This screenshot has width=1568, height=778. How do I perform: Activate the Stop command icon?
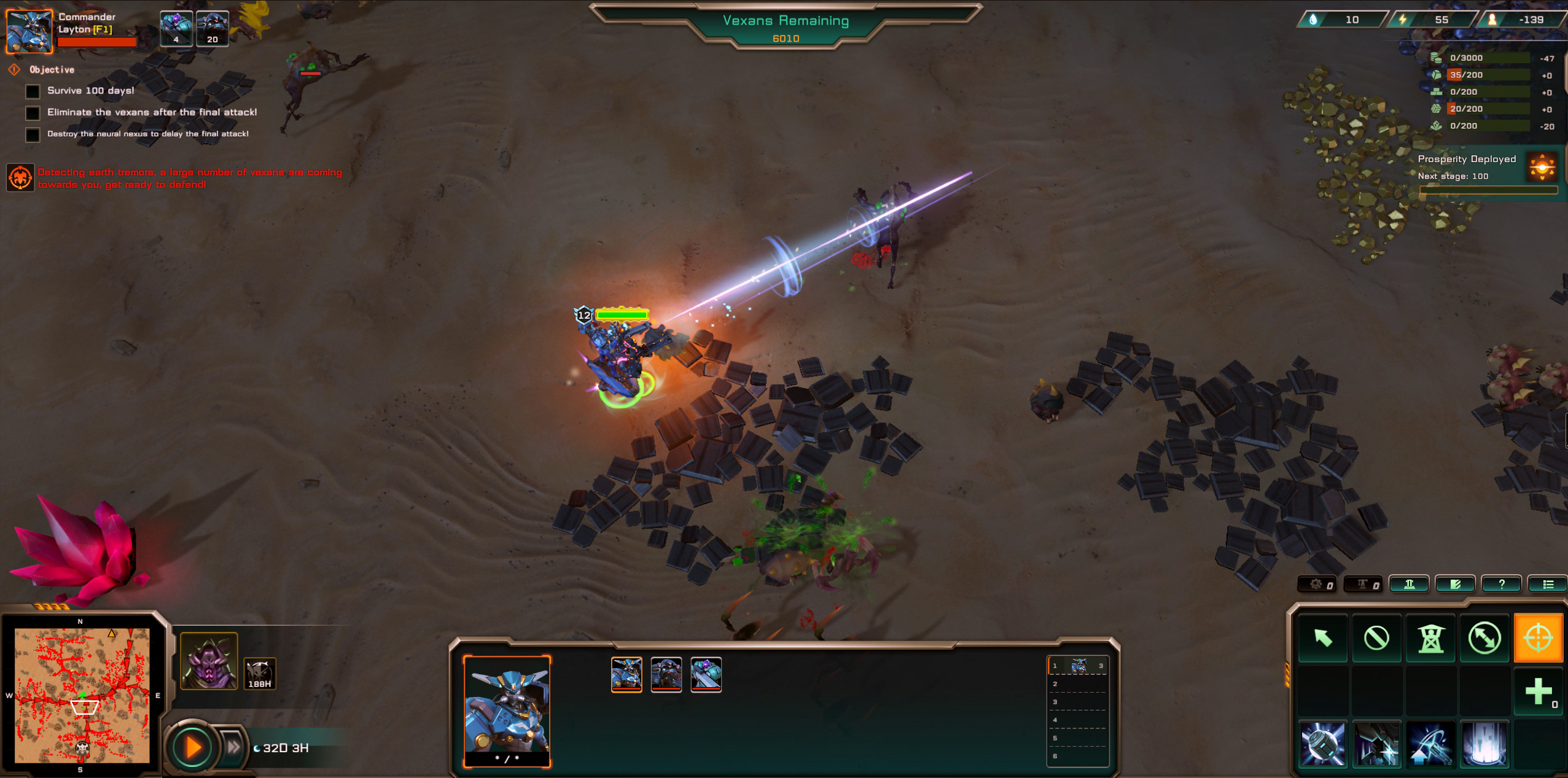click(1377, 638)
